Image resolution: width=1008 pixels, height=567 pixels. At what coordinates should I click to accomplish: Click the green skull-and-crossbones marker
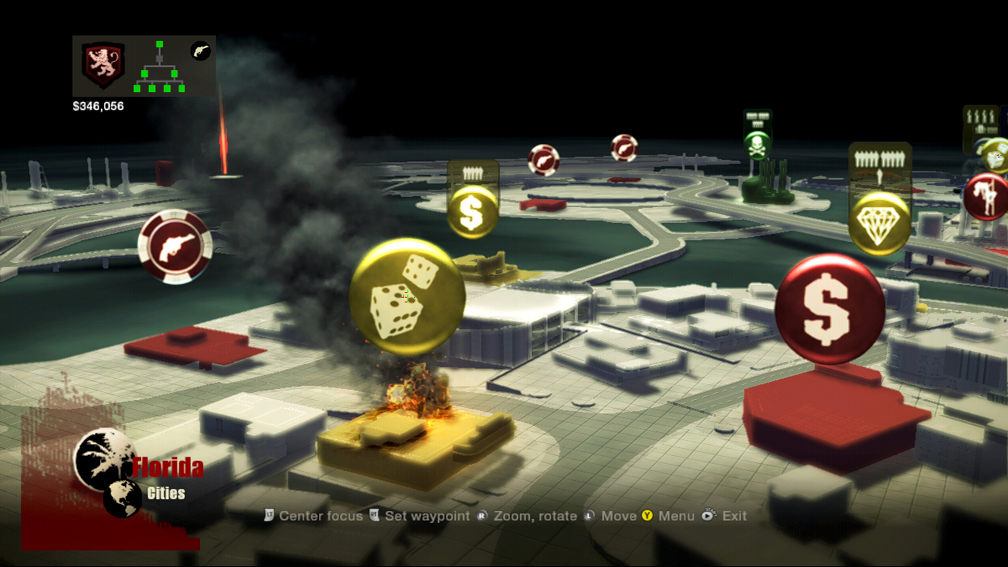point(757,145)
